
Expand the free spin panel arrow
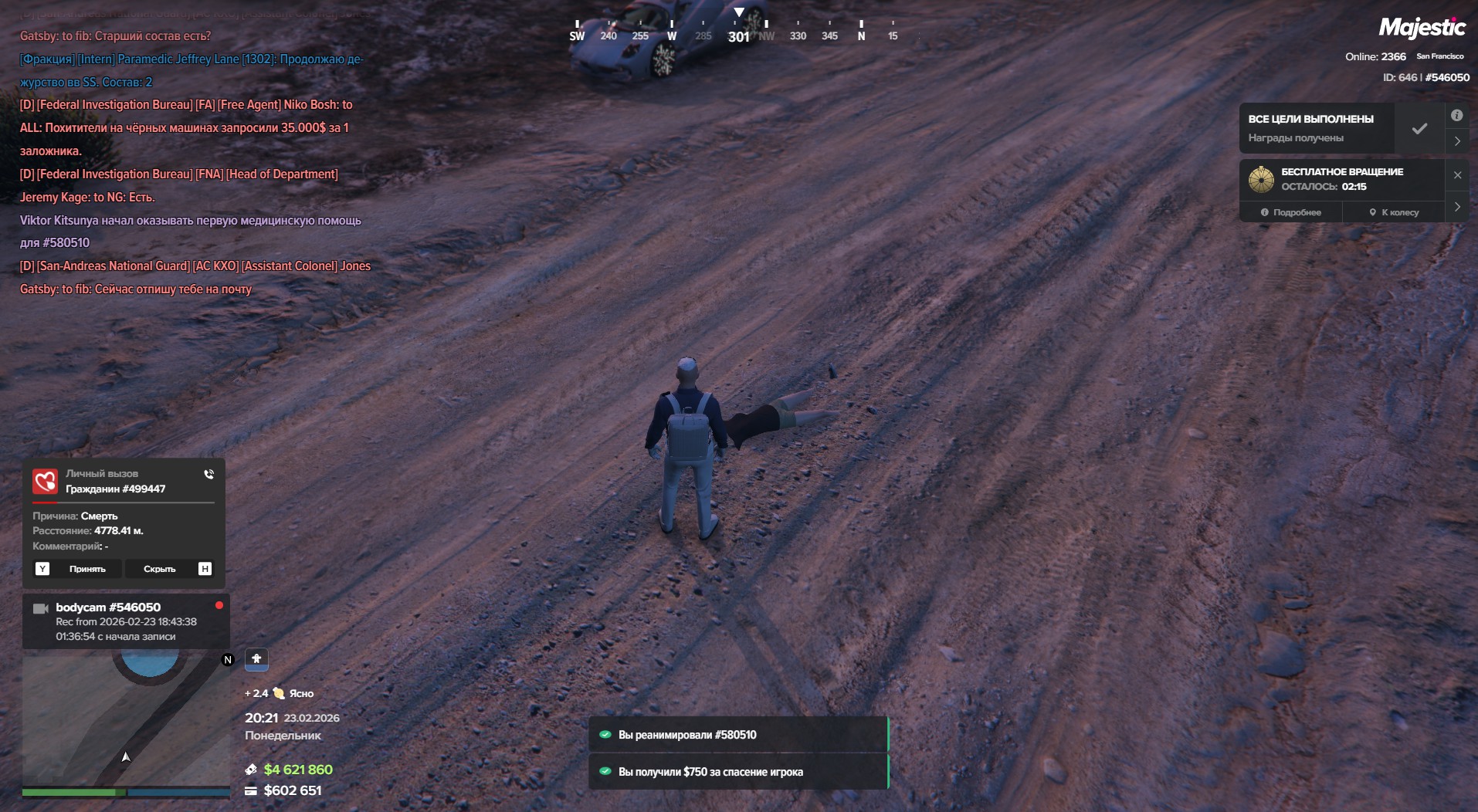(x=1457, y=207)
